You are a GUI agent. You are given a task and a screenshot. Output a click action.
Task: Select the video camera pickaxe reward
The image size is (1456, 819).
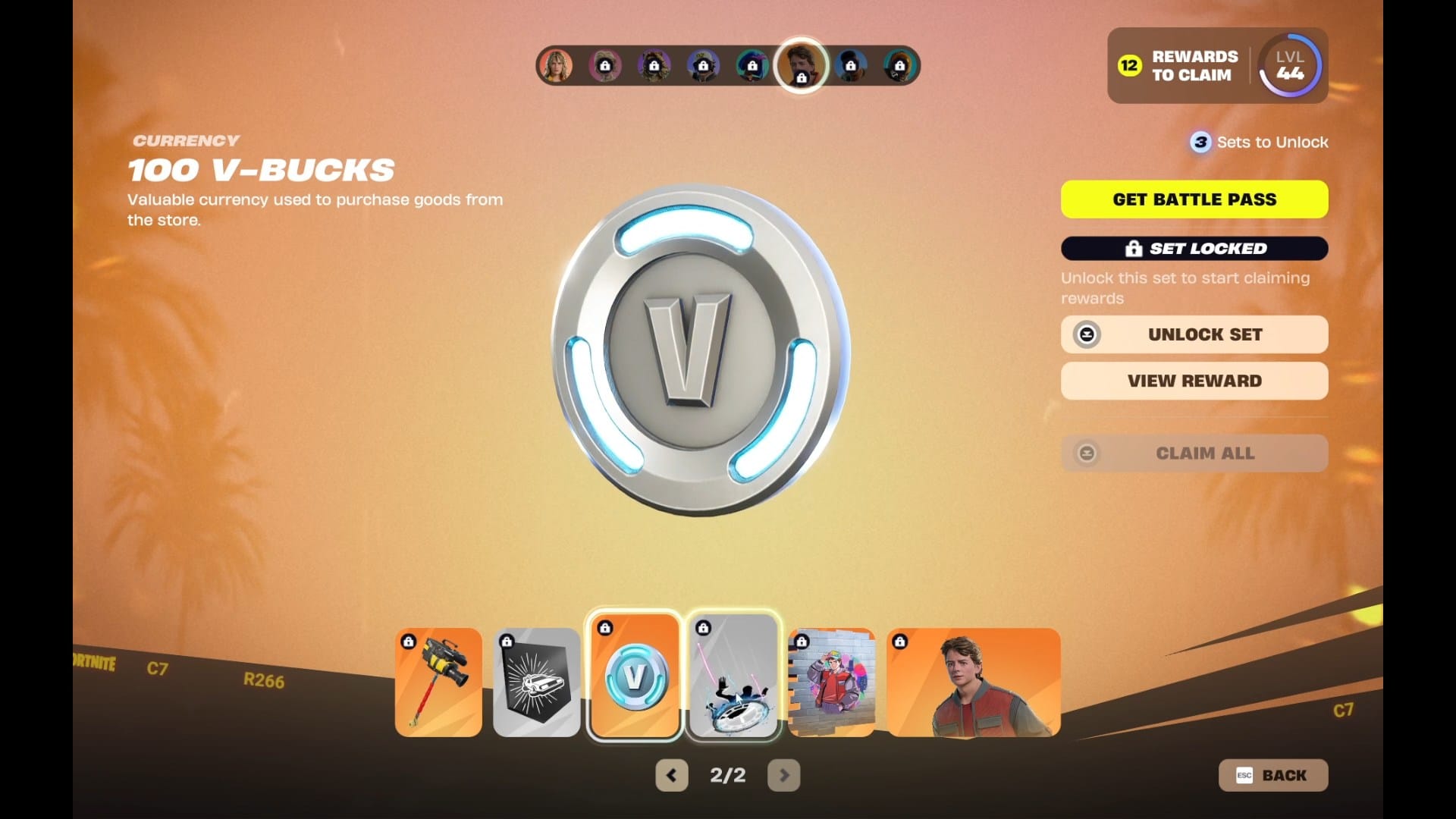[x=438, y=682]
